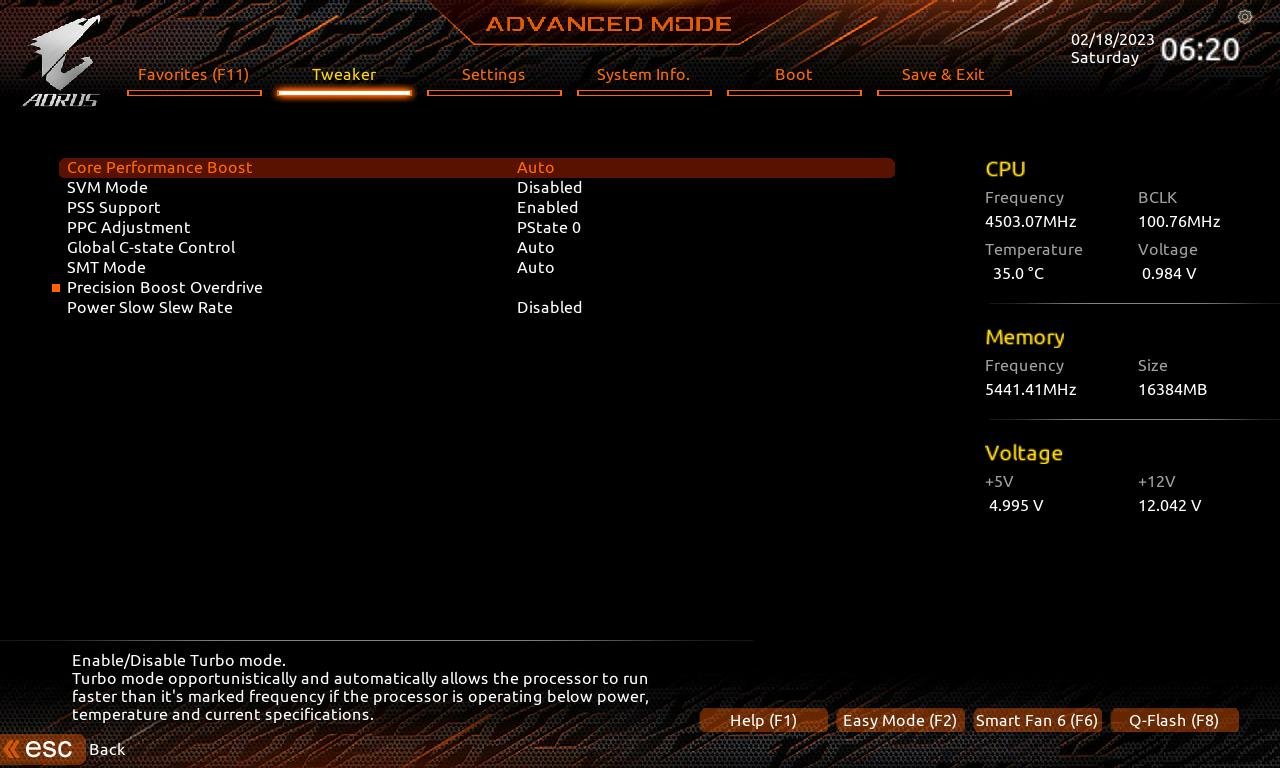This screenshot has height=768, width=1280.
Task: Click the AORUS logo in the top-left corner
Action: click(x=62, y=58)
